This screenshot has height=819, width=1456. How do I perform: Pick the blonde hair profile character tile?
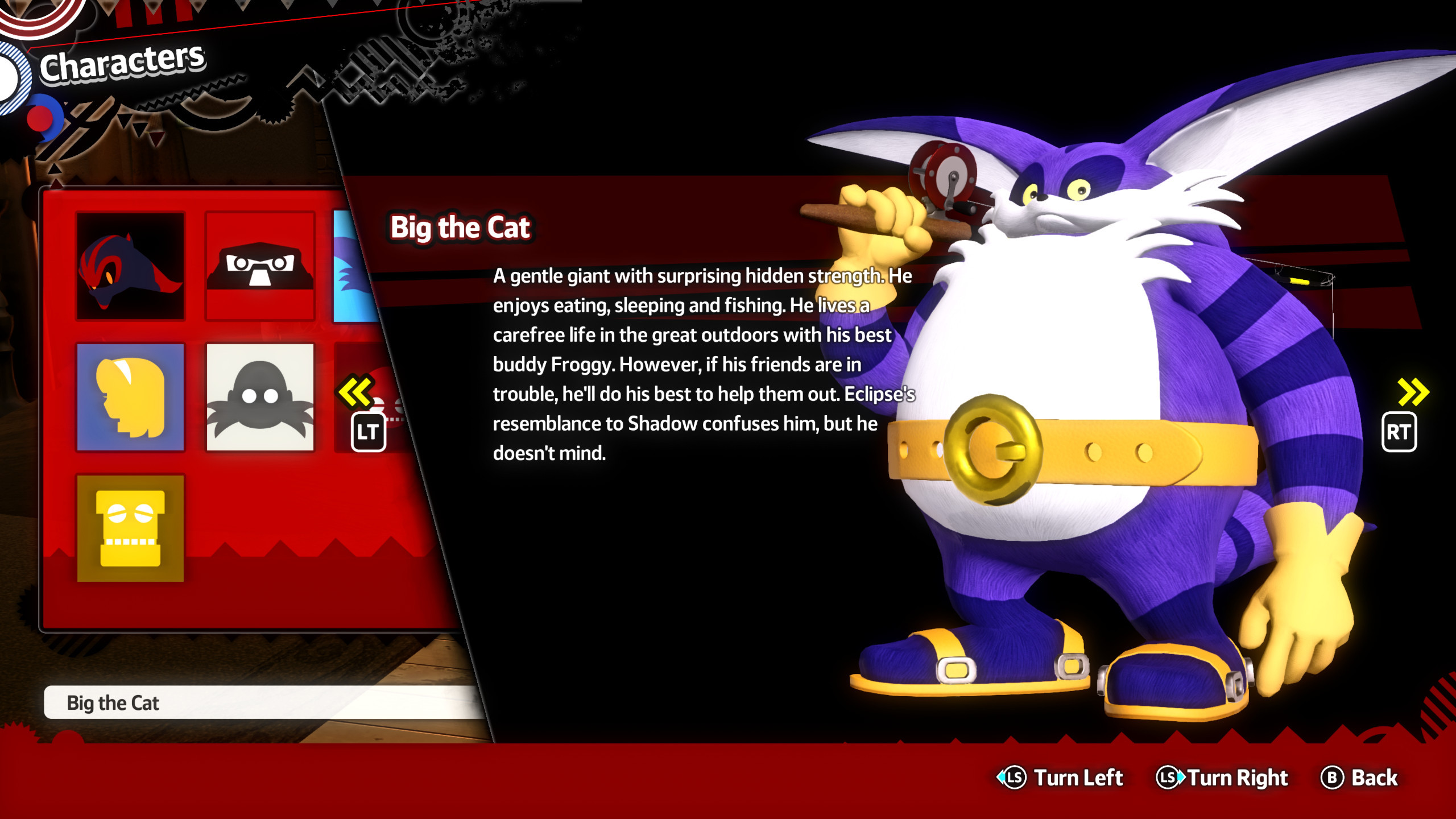point(131,397)
